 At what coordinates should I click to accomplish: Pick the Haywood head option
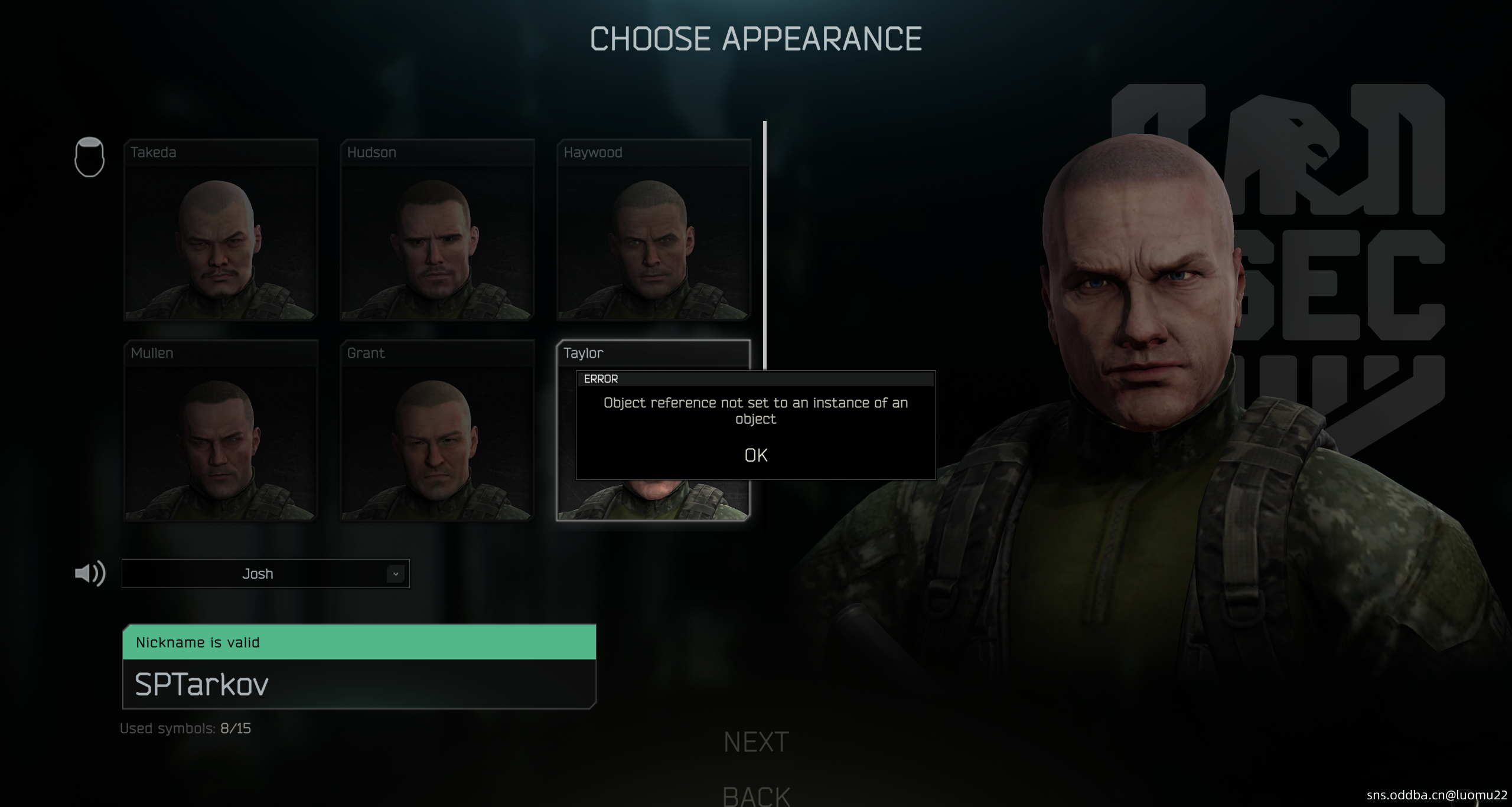pos(653,230)
